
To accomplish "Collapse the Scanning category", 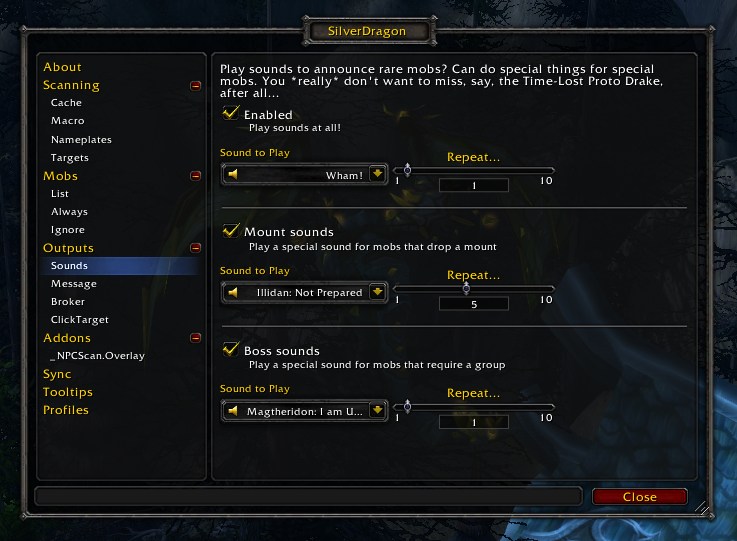I will coord(195,86).
